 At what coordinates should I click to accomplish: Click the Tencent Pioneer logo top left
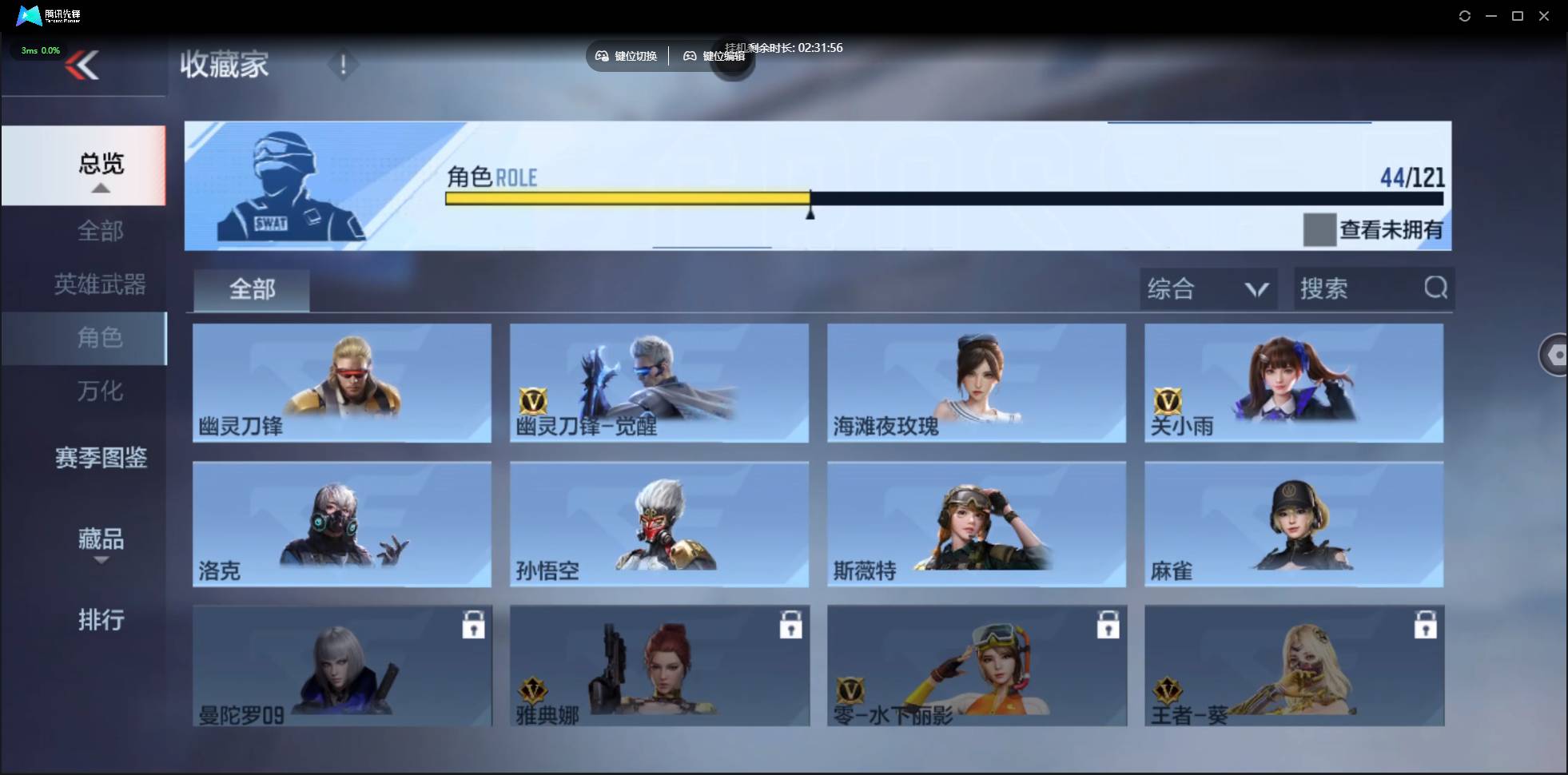[30, 15]
